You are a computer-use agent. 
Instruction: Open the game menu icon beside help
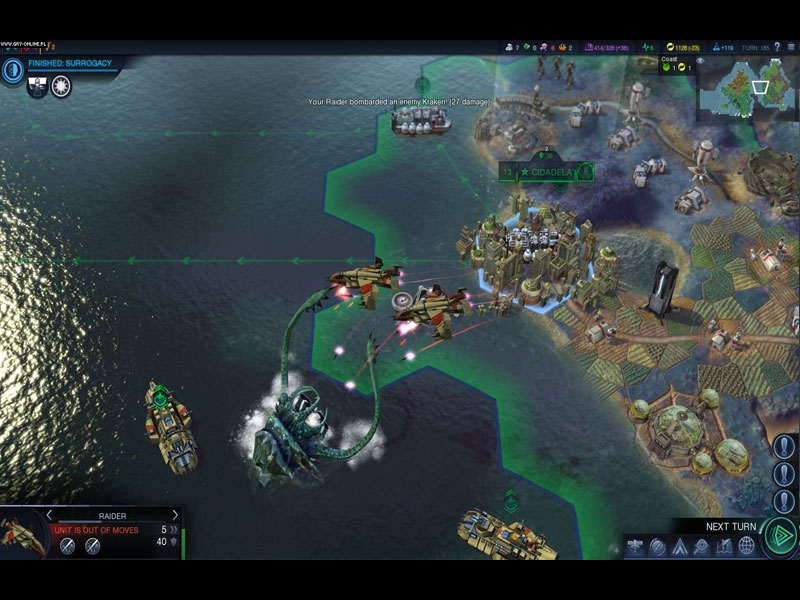tap(791, 47)
